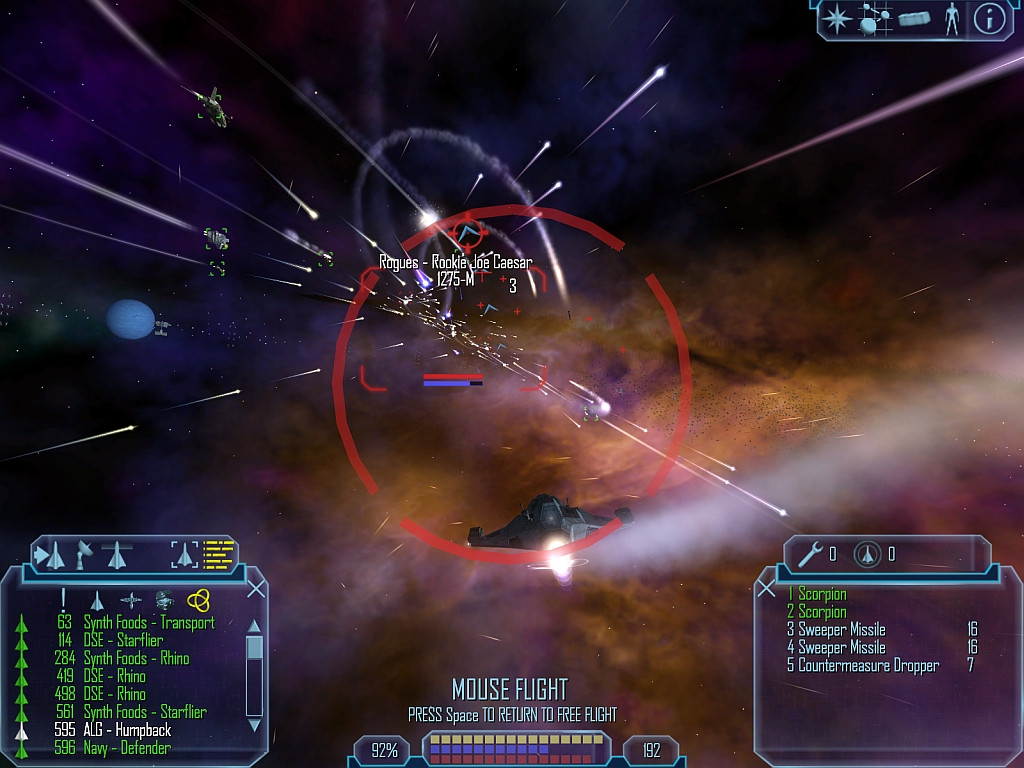Open the cargo inventory block icon
Screen dimensions: 1024x768
(914, 19)
